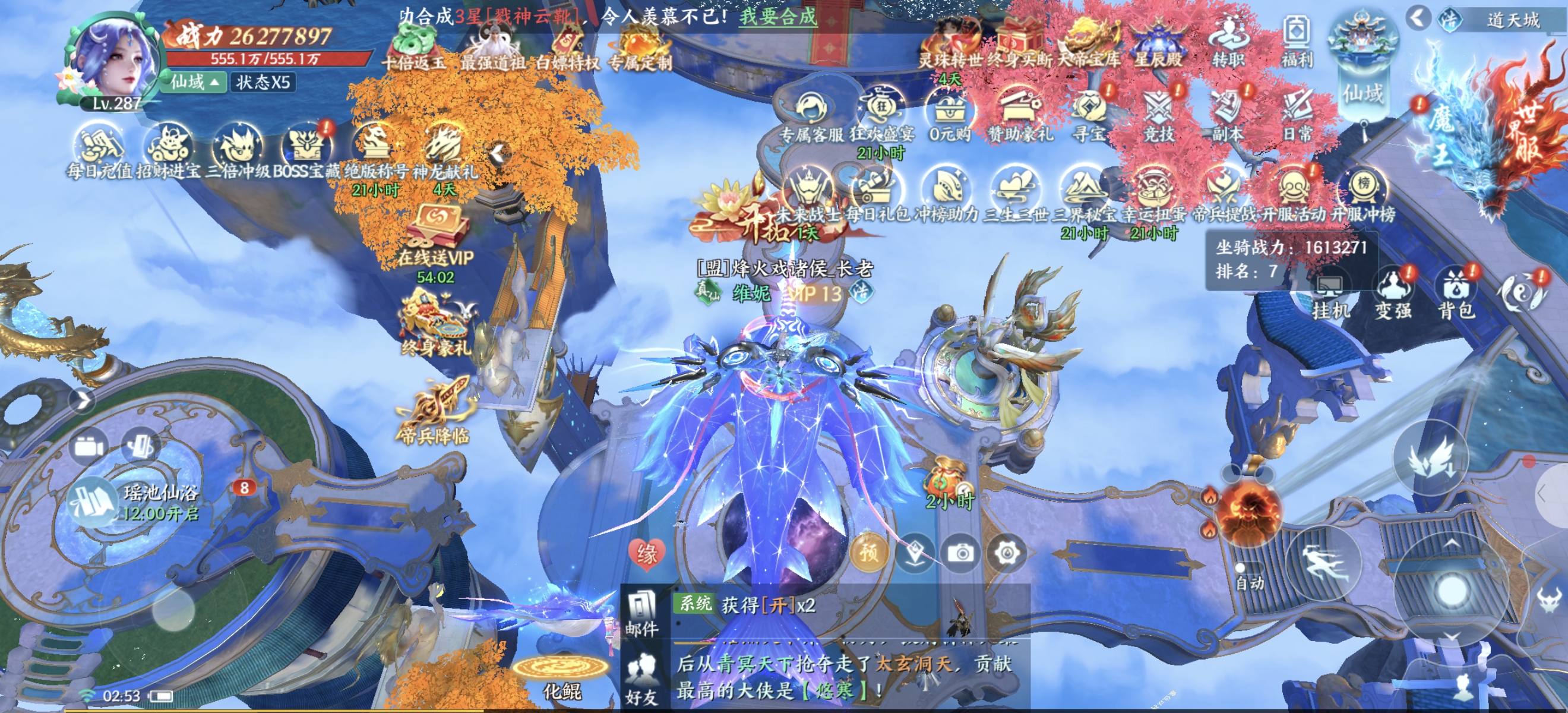Open the 转职 class change menu
Screen dimensions: 1568x713
coord(1228,40)
